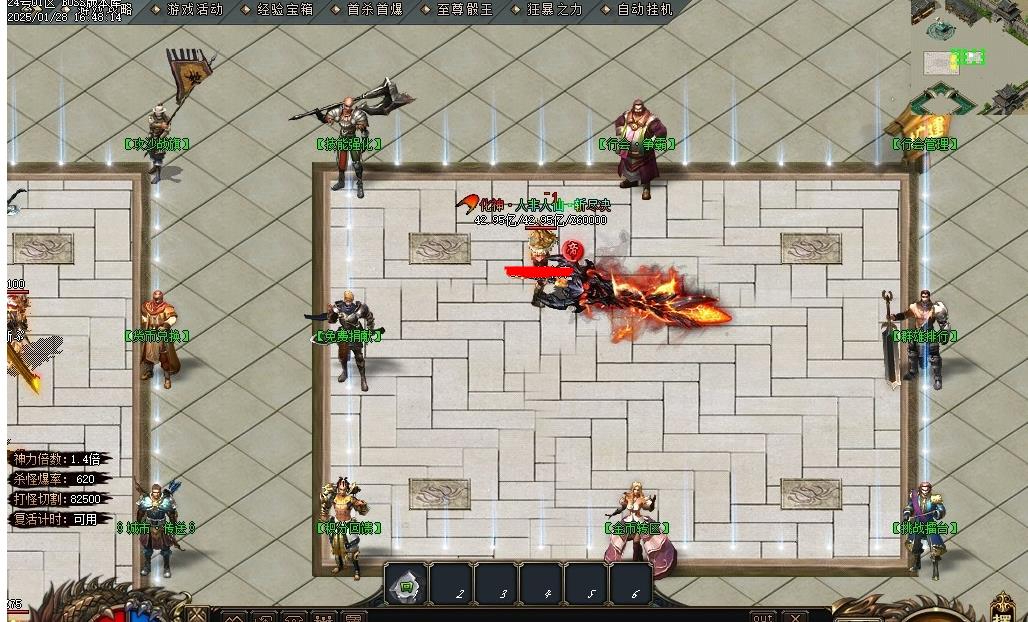Screen dimensions: 1028x622
Task: Click the minimap in the corner
Action: (970, 56)
